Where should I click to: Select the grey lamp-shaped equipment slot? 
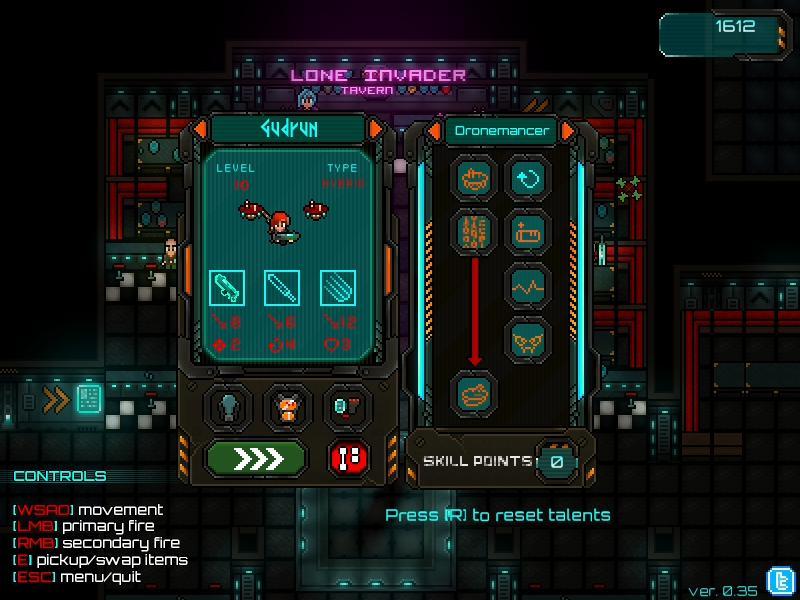228,407
